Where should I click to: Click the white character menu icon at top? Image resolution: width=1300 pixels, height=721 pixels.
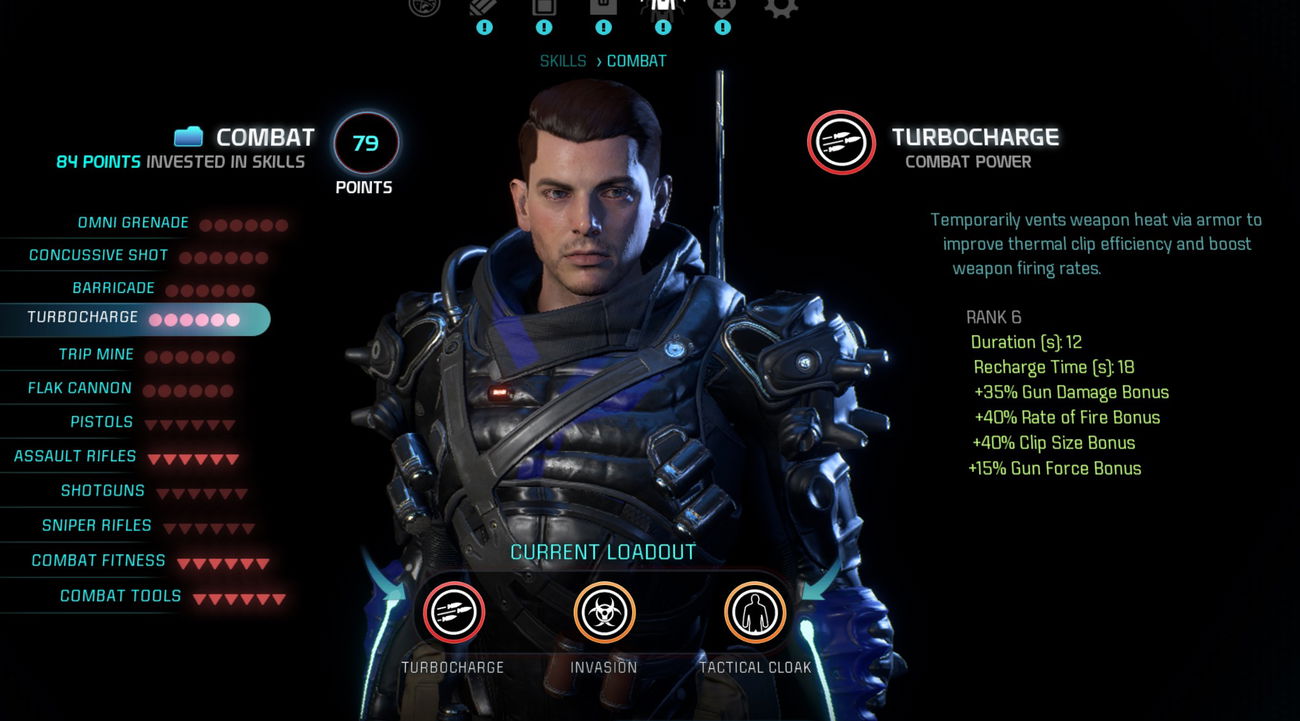[662, 8]
